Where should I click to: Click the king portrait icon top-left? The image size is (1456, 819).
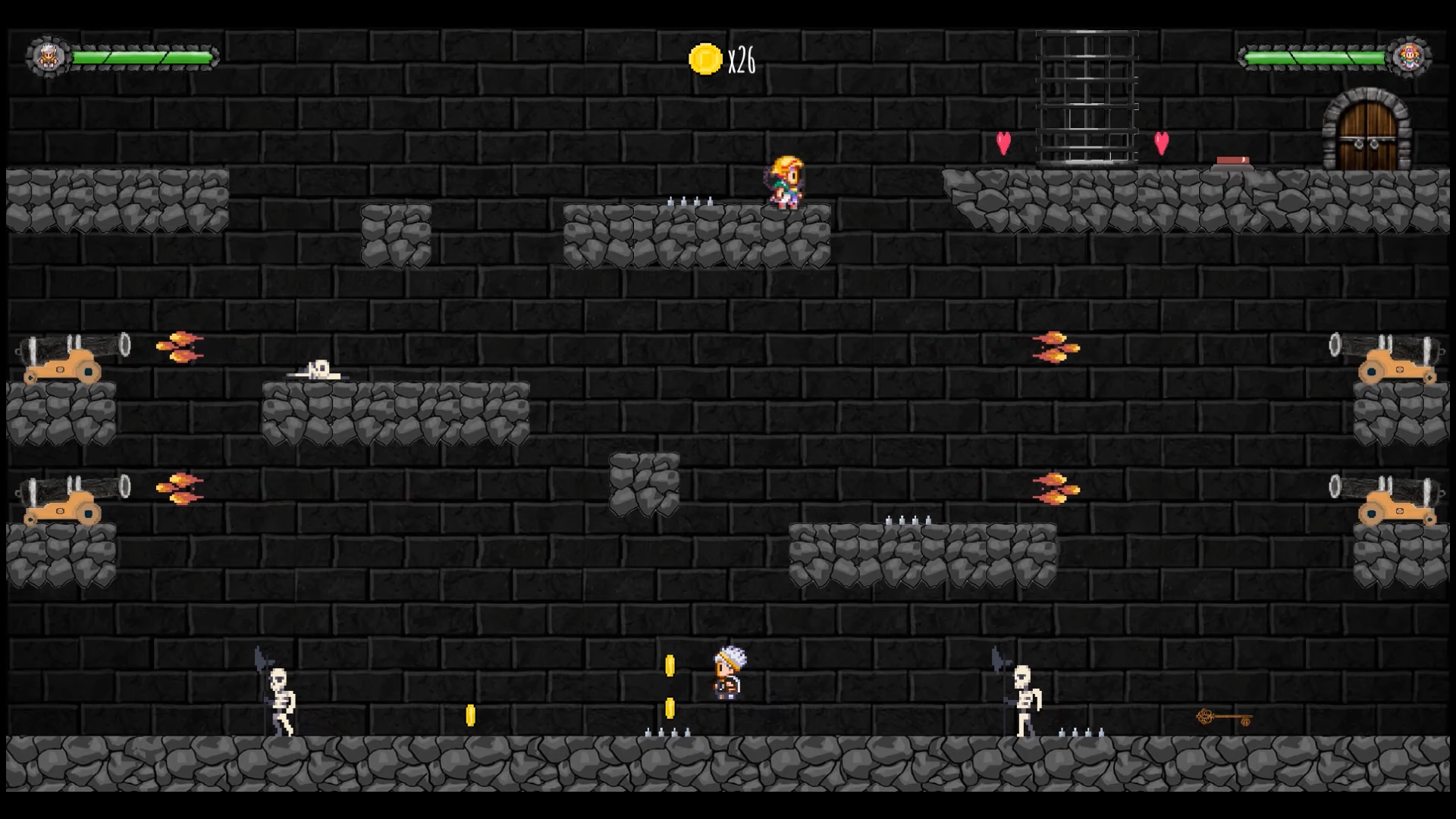(48, 54)
